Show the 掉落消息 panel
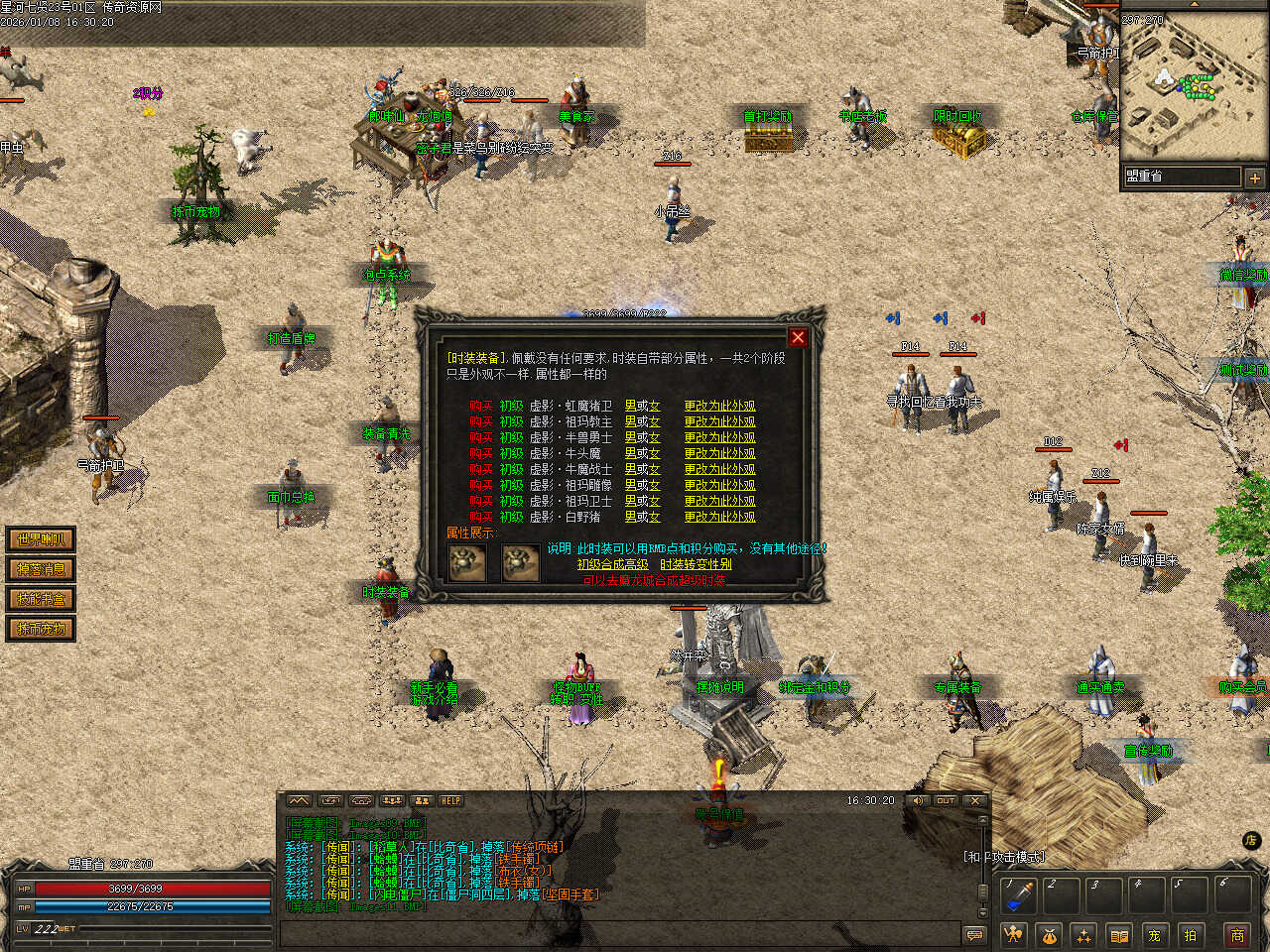 [x=41, y=569]
